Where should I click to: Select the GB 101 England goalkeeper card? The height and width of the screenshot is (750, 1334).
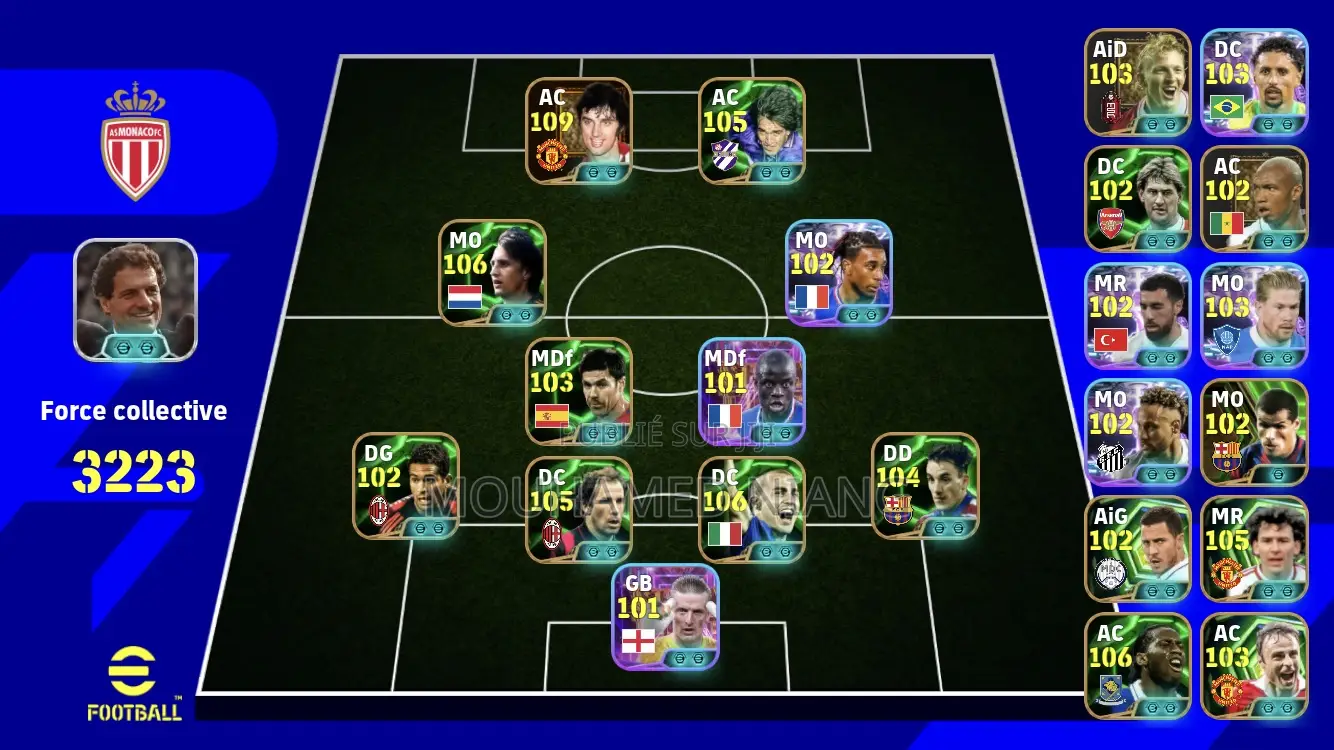[x=665, y=616]
